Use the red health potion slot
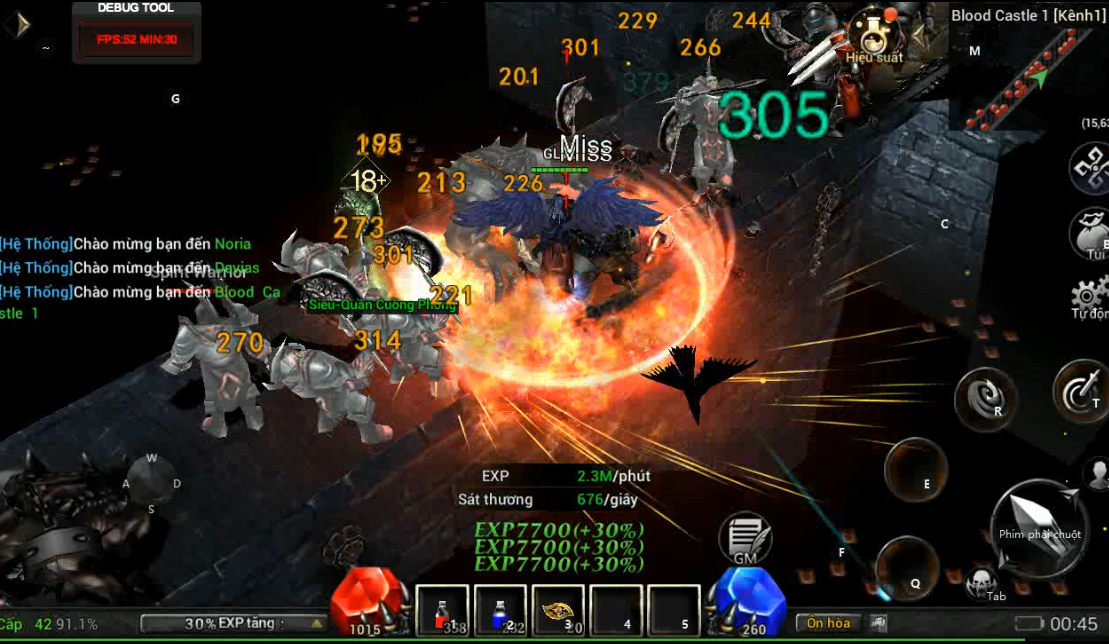The width and height of the screenshot is (1109, 644). point(442,610)
